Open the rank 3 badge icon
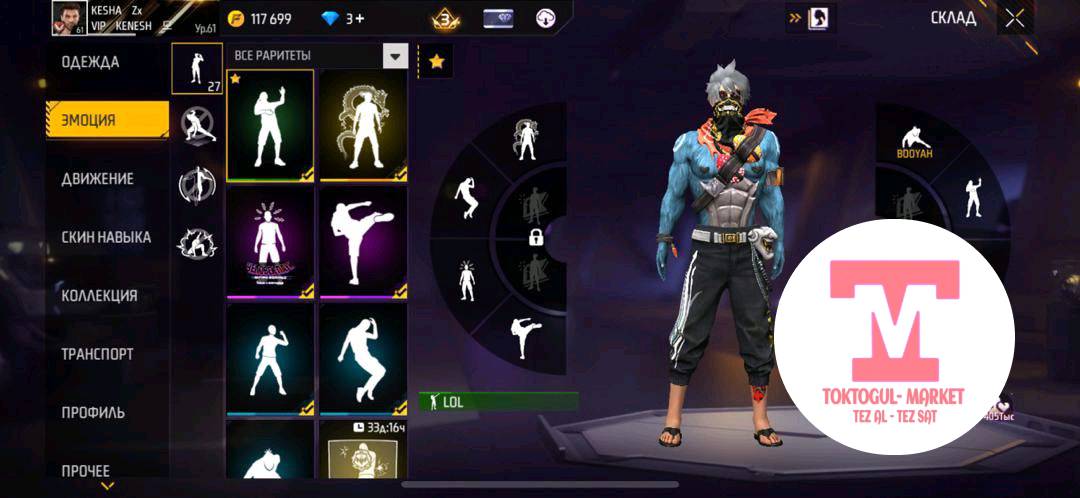 tap(446, 19)
